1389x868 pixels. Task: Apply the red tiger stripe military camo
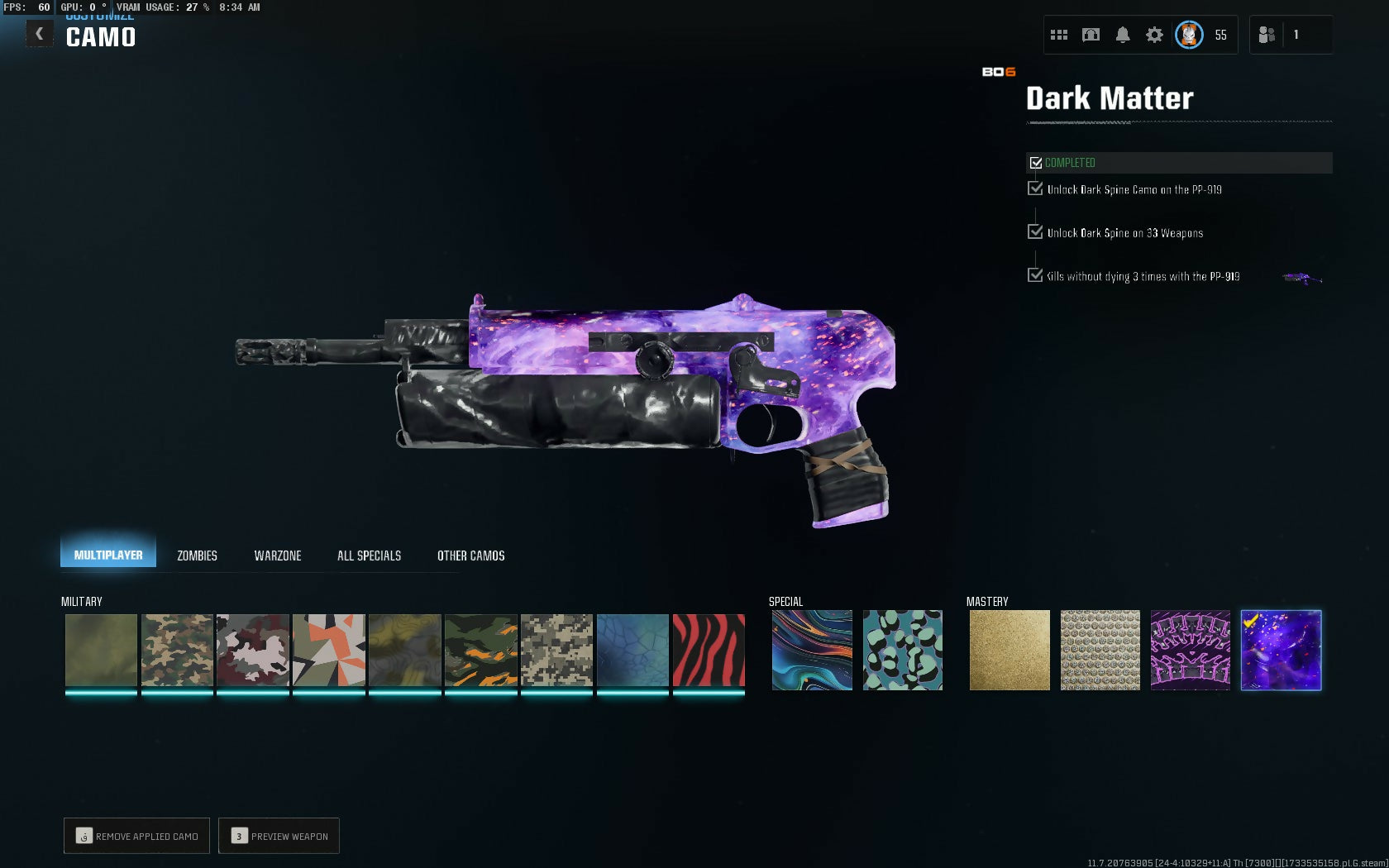(x=709, y=651)
